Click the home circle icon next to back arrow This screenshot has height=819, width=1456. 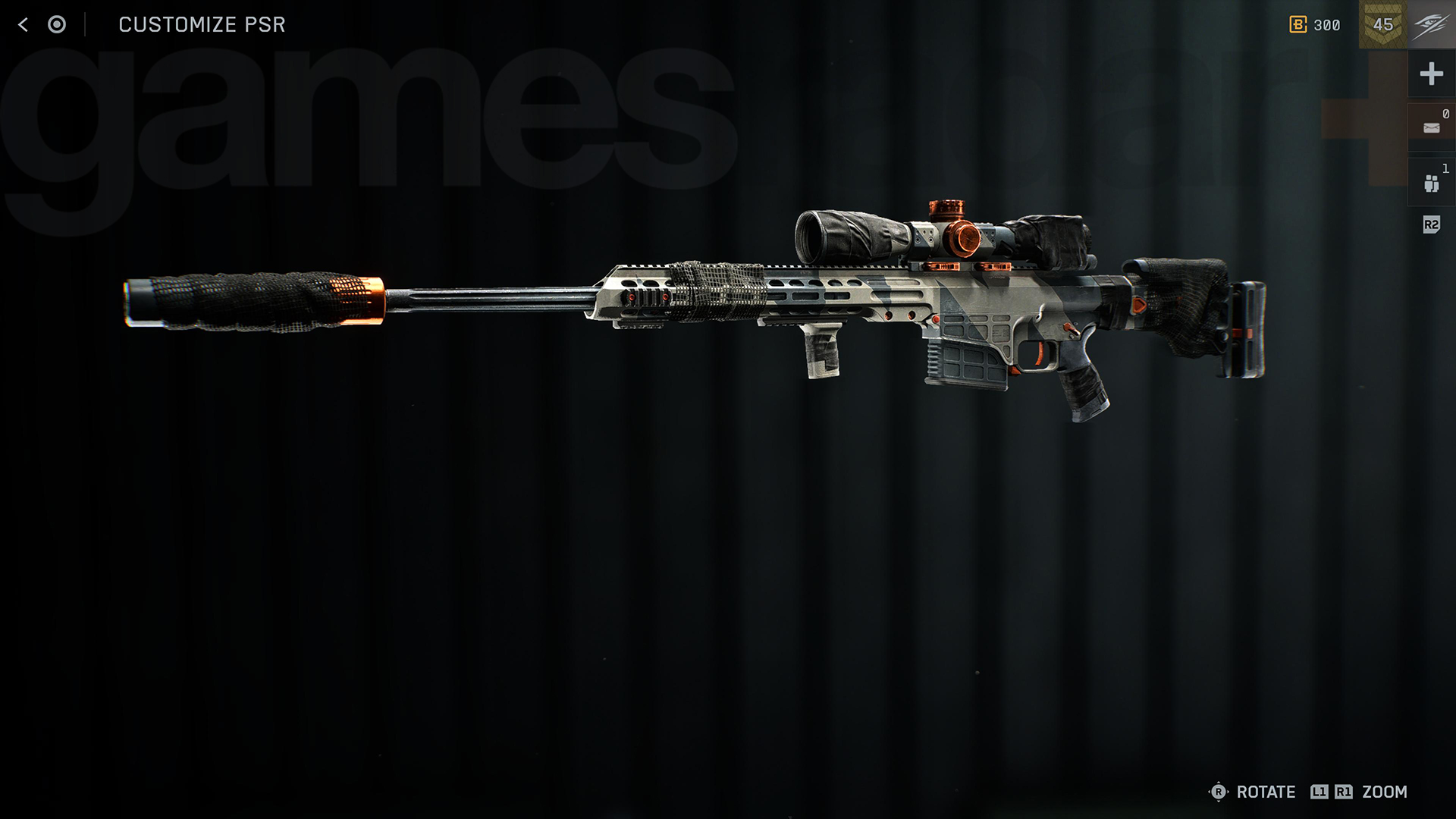[57, 24]
